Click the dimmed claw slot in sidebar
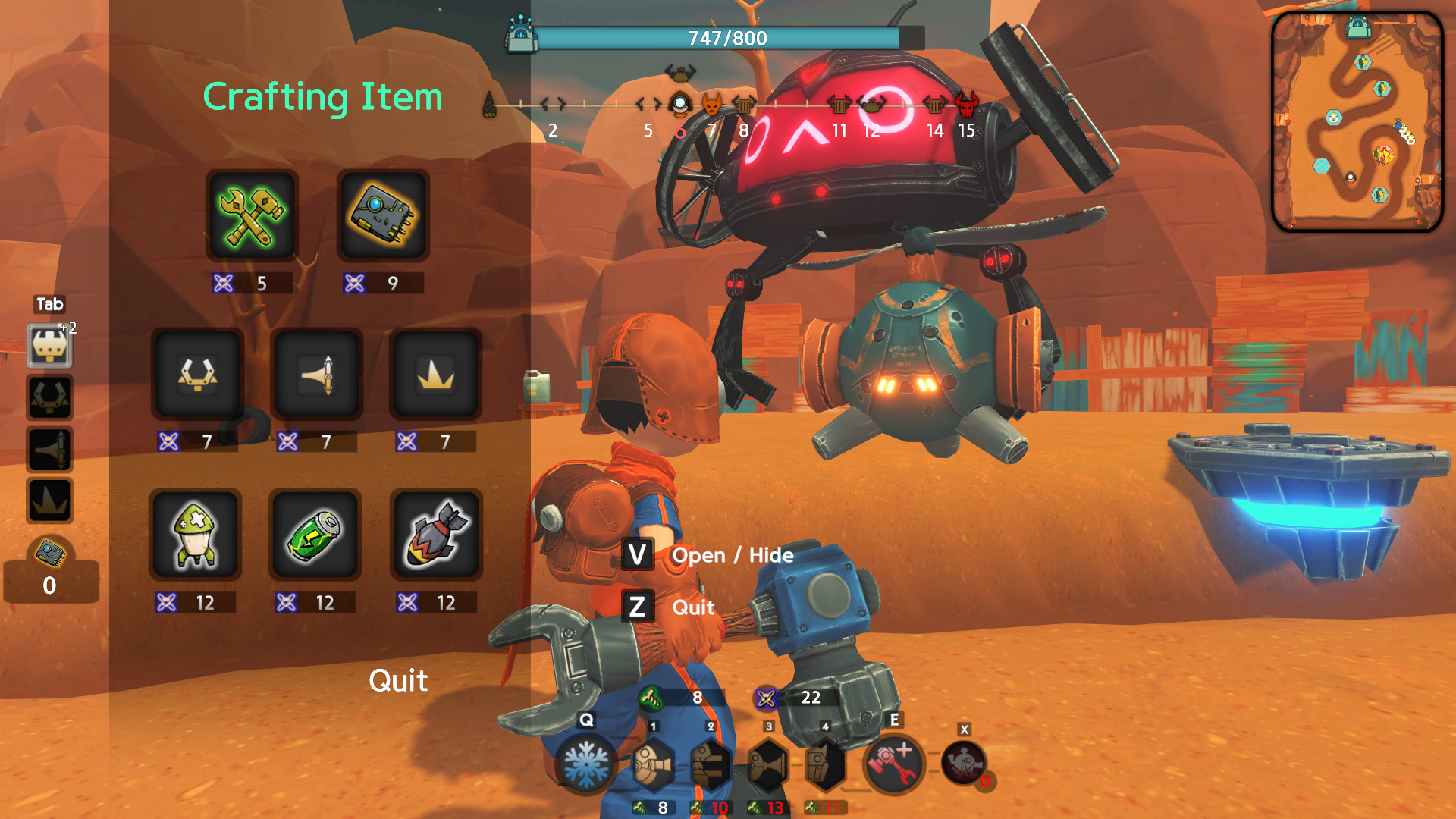Image resolution: width=1456 pixels, height=819 pixels. [x=49, y=397]
